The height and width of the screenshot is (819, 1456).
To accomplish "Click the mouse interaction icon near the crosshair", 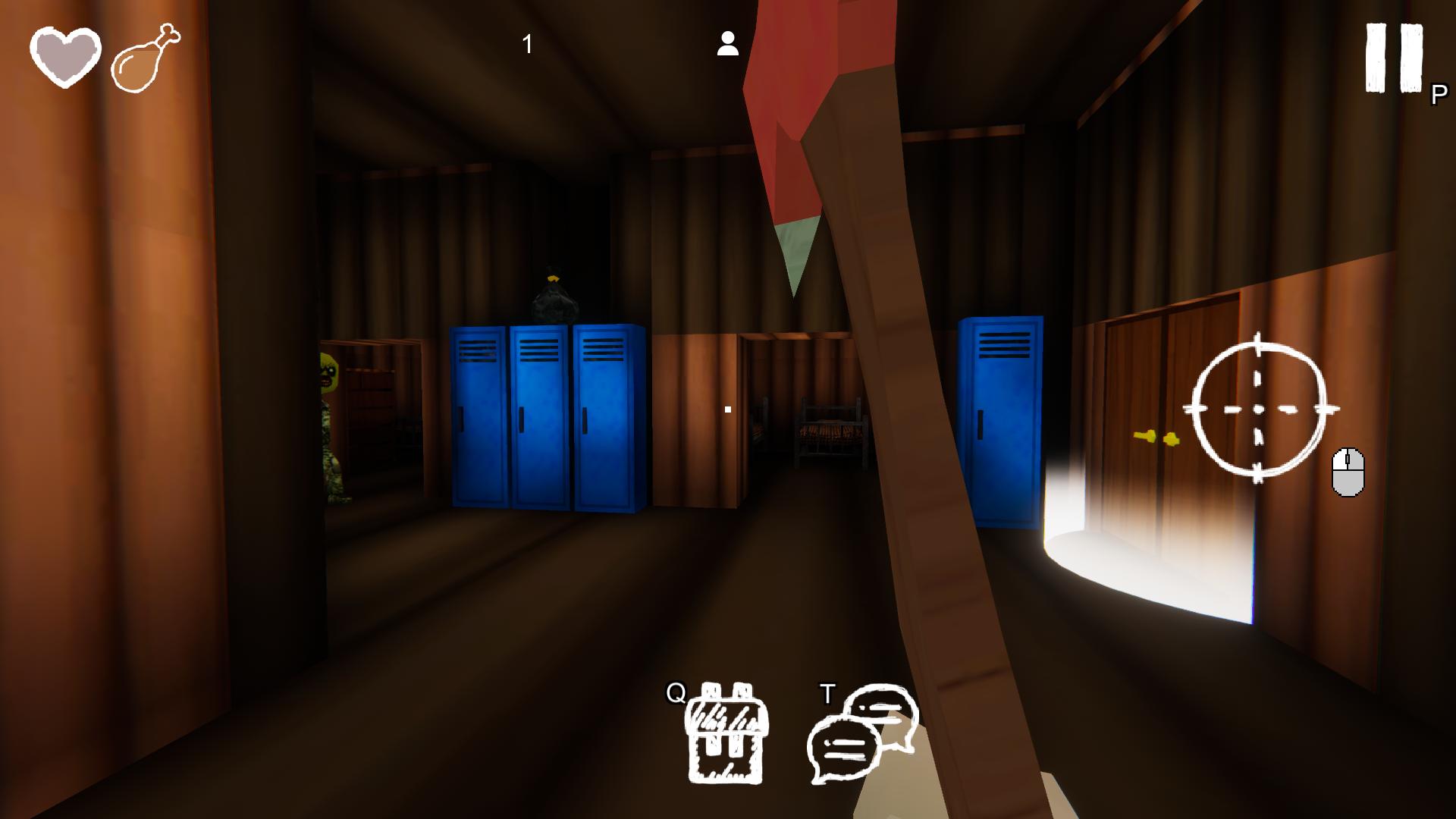I will click(1347, 472).
